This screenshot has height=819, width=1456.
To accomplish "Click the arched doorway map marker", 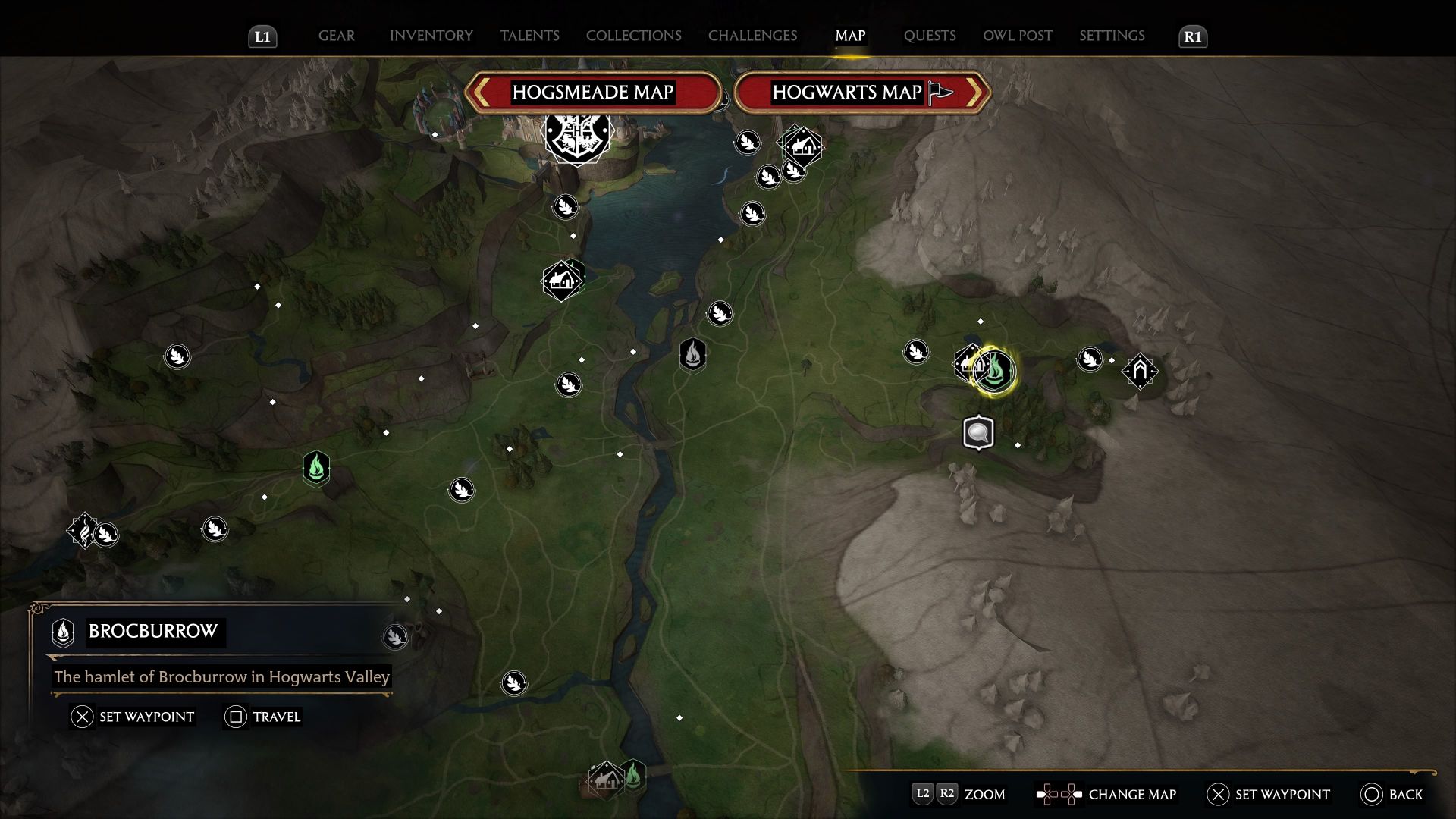I will pyautogui.click(x=1140, y=371).
